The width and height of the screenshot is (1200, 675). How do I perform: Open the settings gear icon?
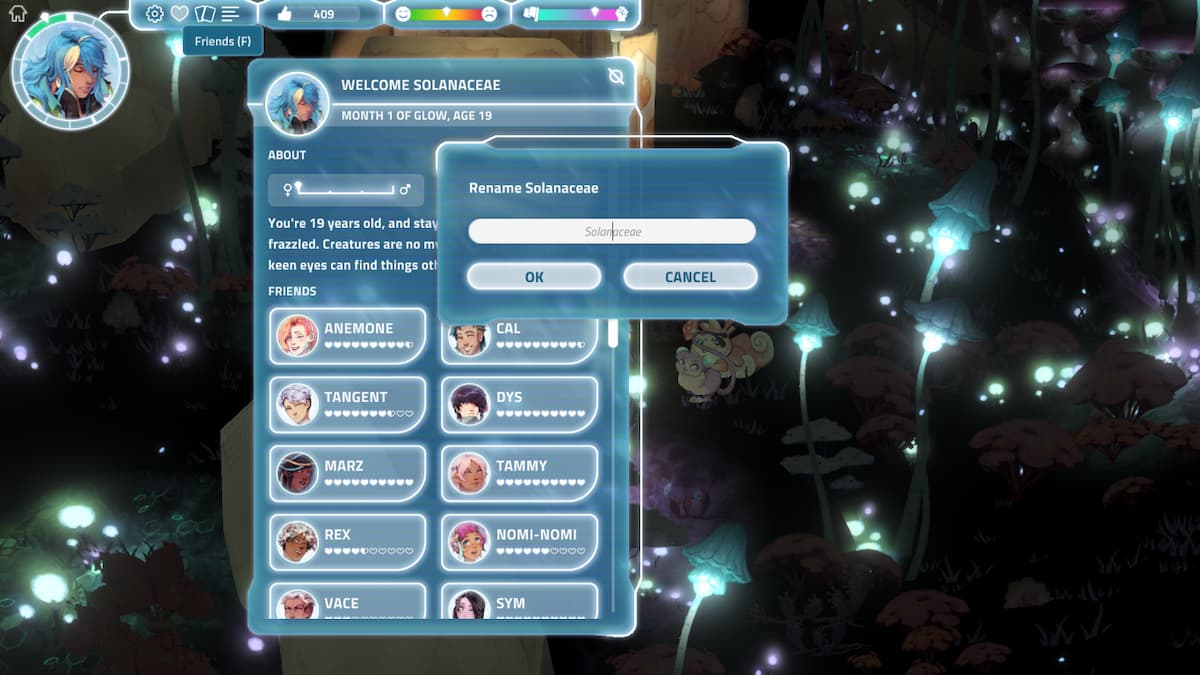154,14
